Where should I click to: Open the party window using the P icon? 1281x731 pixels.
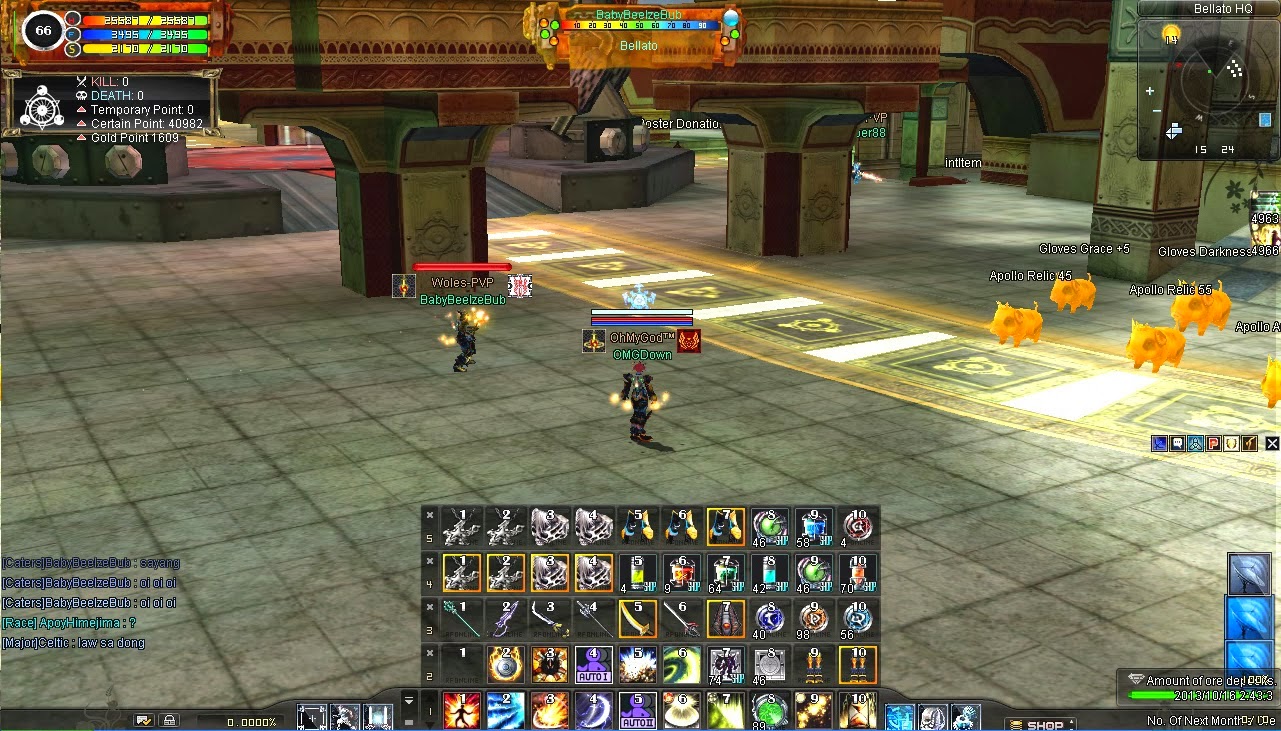[x=1214, y=443]
